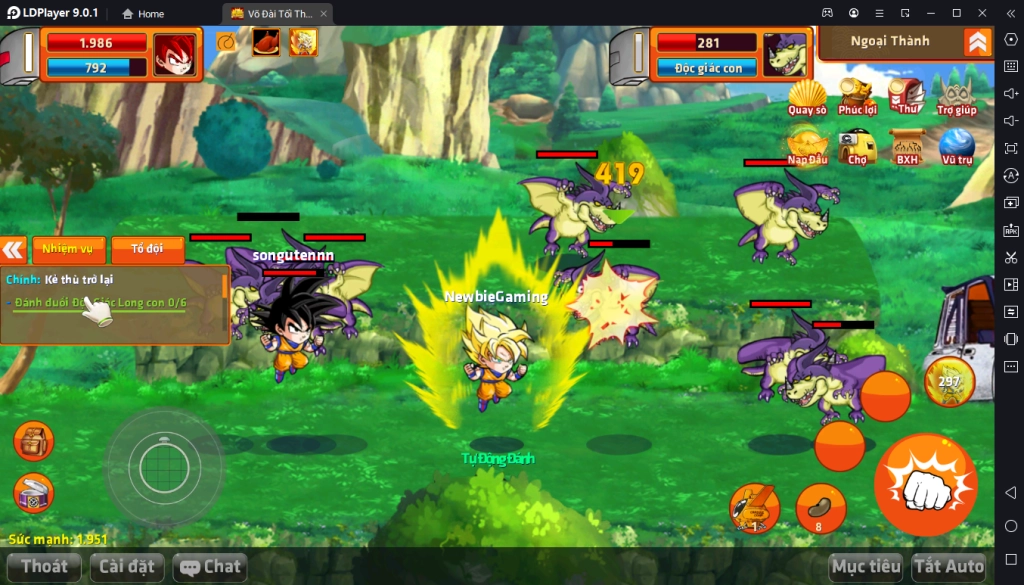
Task: Show the BXH ranking scroll
Action: point(907,147)
